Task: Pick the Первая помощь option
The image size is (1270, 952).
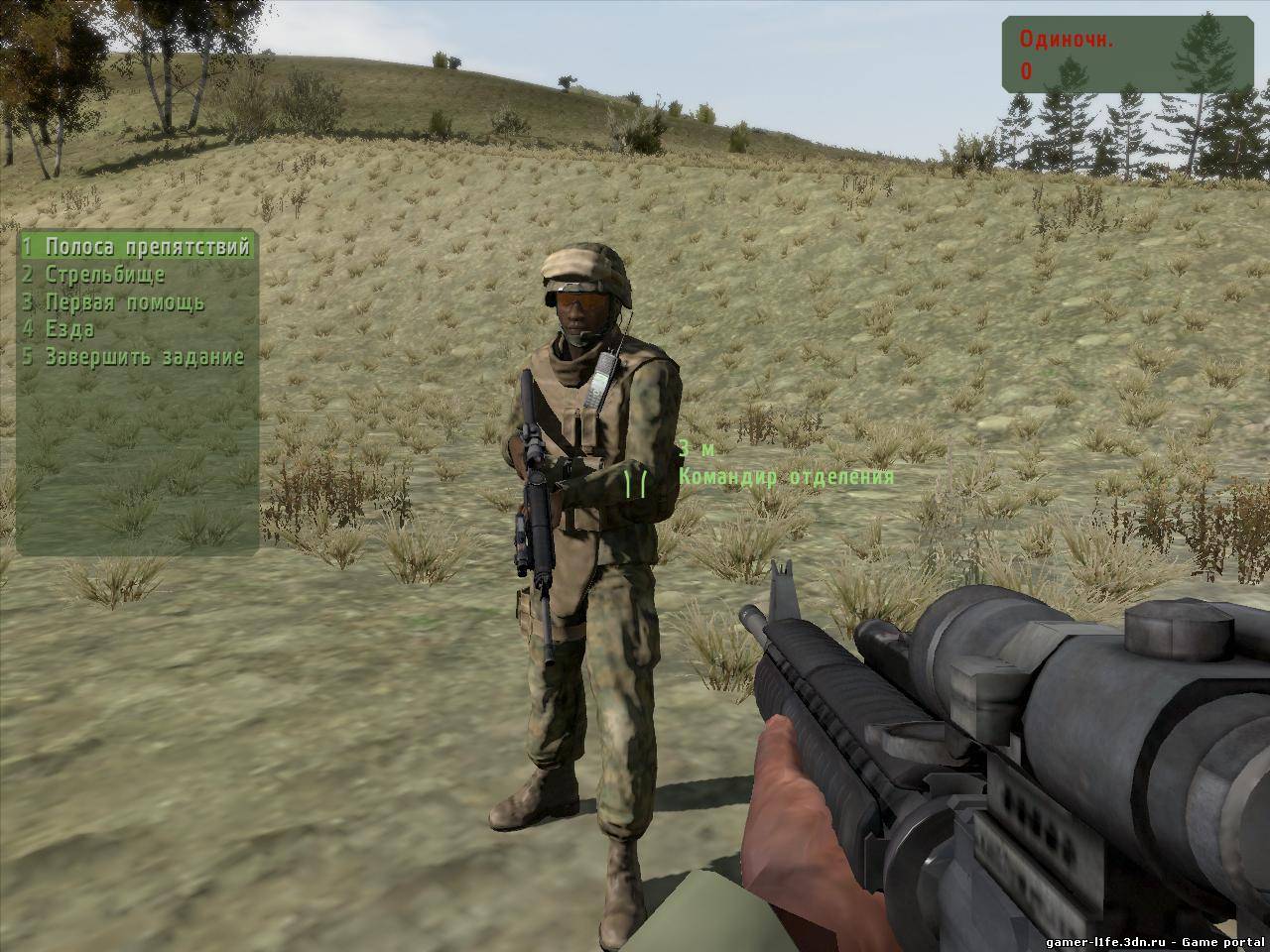Action: pyautogui.click(x=114, y=302)
